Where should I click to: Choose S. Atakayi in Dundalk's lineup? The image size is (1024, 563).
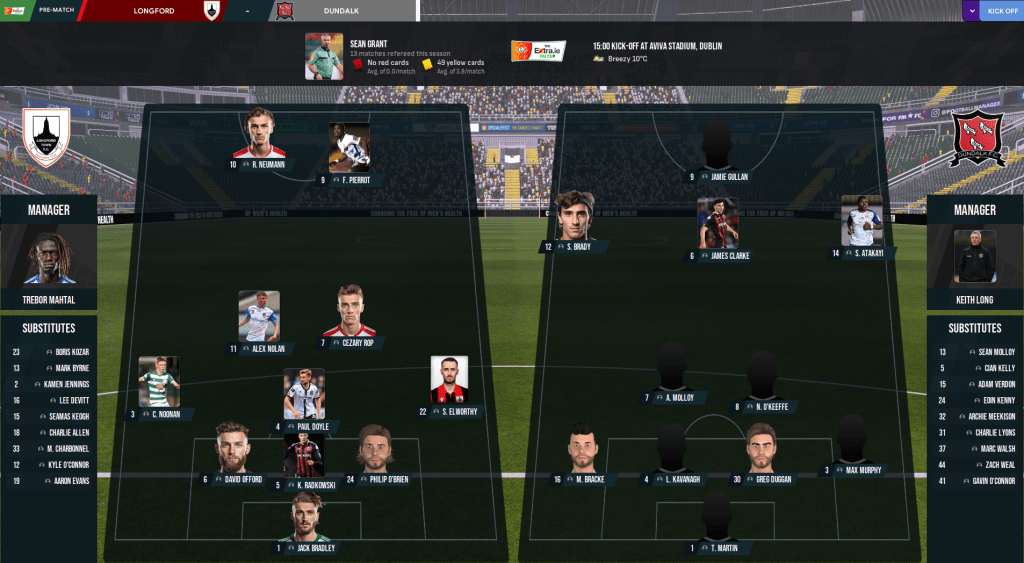point(861,224)
